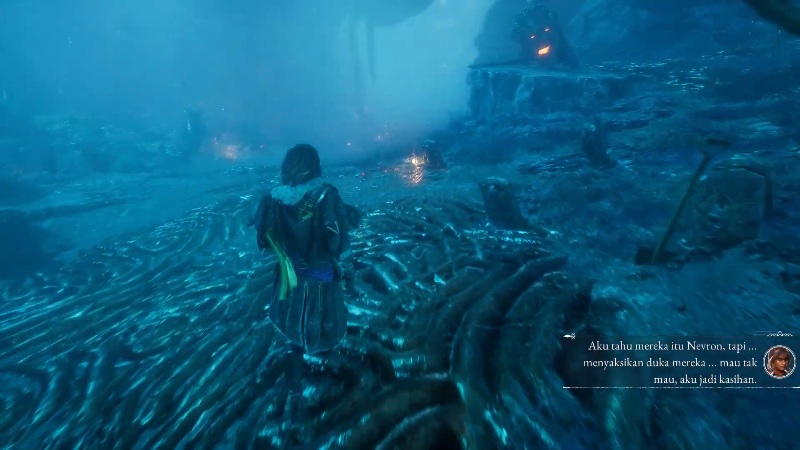This screenshot has width=800, height=450.
Task: Click the speaker portrait beside the subtitle
Action: 779,361
